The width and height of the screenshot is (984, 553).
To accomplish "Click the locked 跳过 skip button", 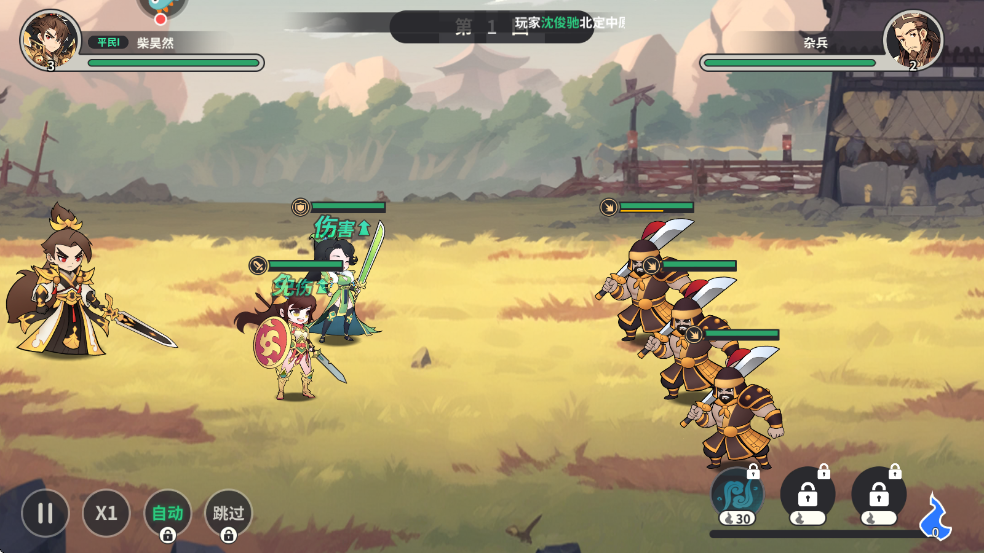I will coord(228,513).
